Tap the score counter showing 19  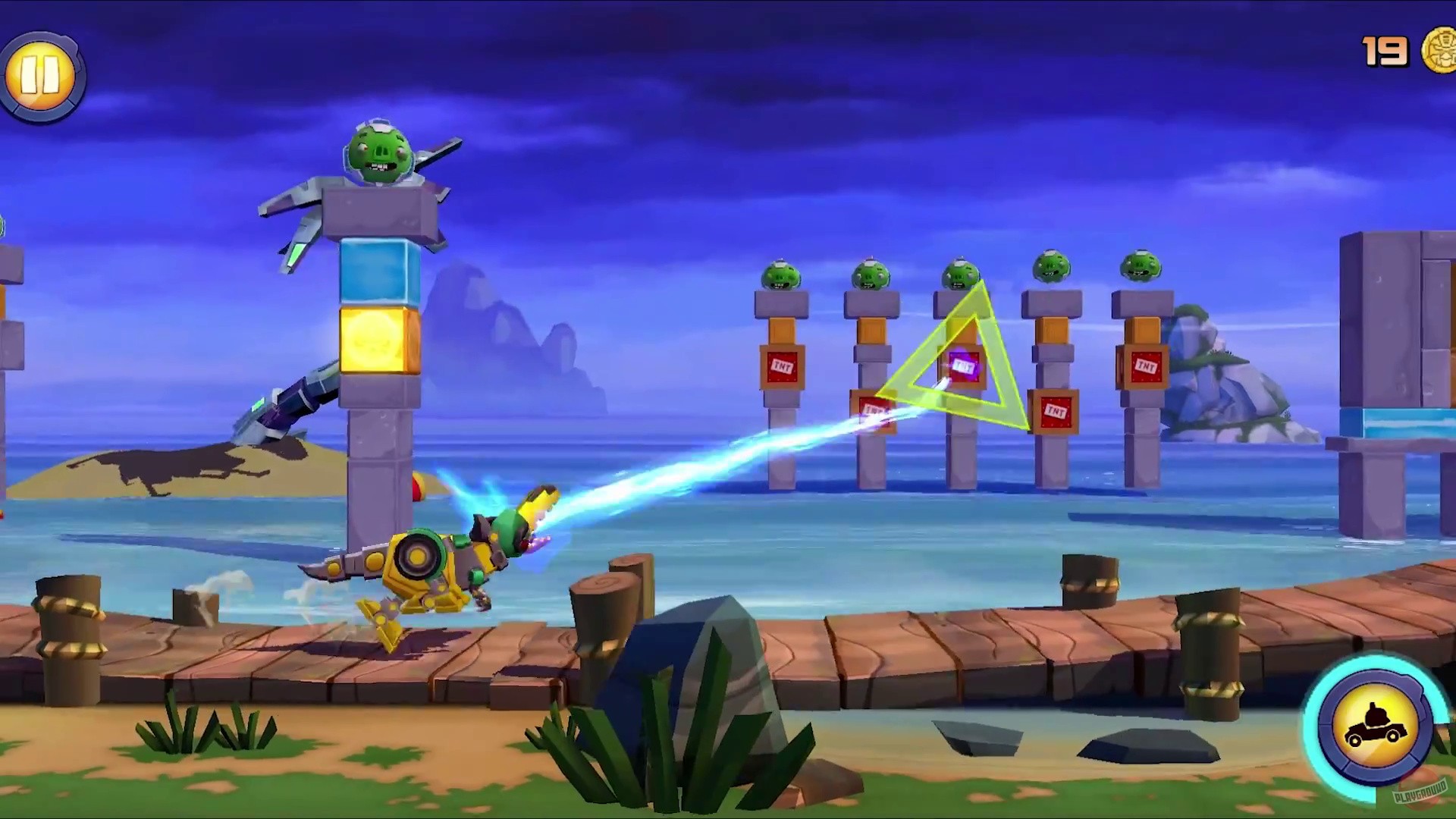click(1386, 52)
